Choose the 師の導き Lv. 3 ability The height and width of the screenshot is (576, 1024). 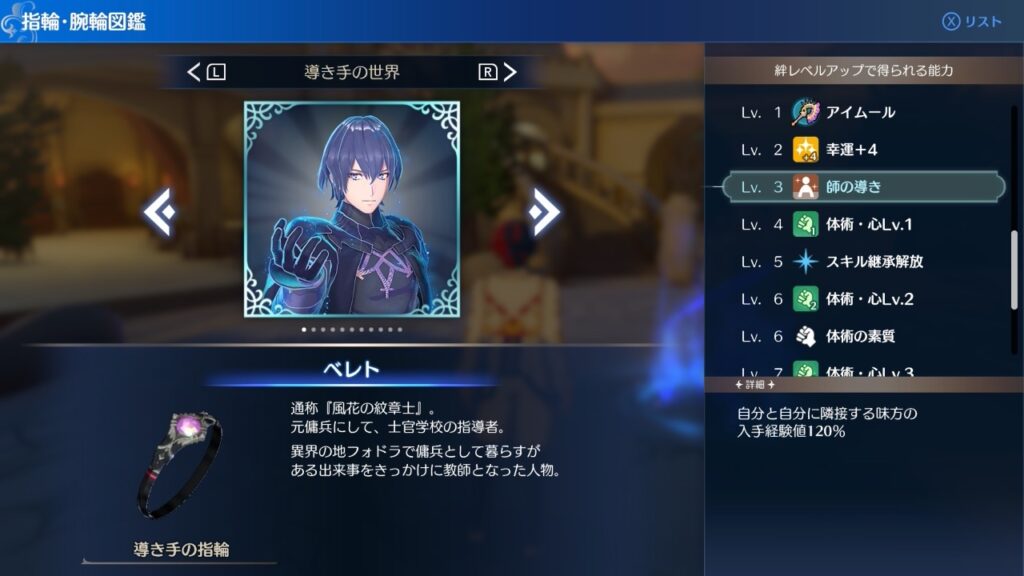point(860,187)
